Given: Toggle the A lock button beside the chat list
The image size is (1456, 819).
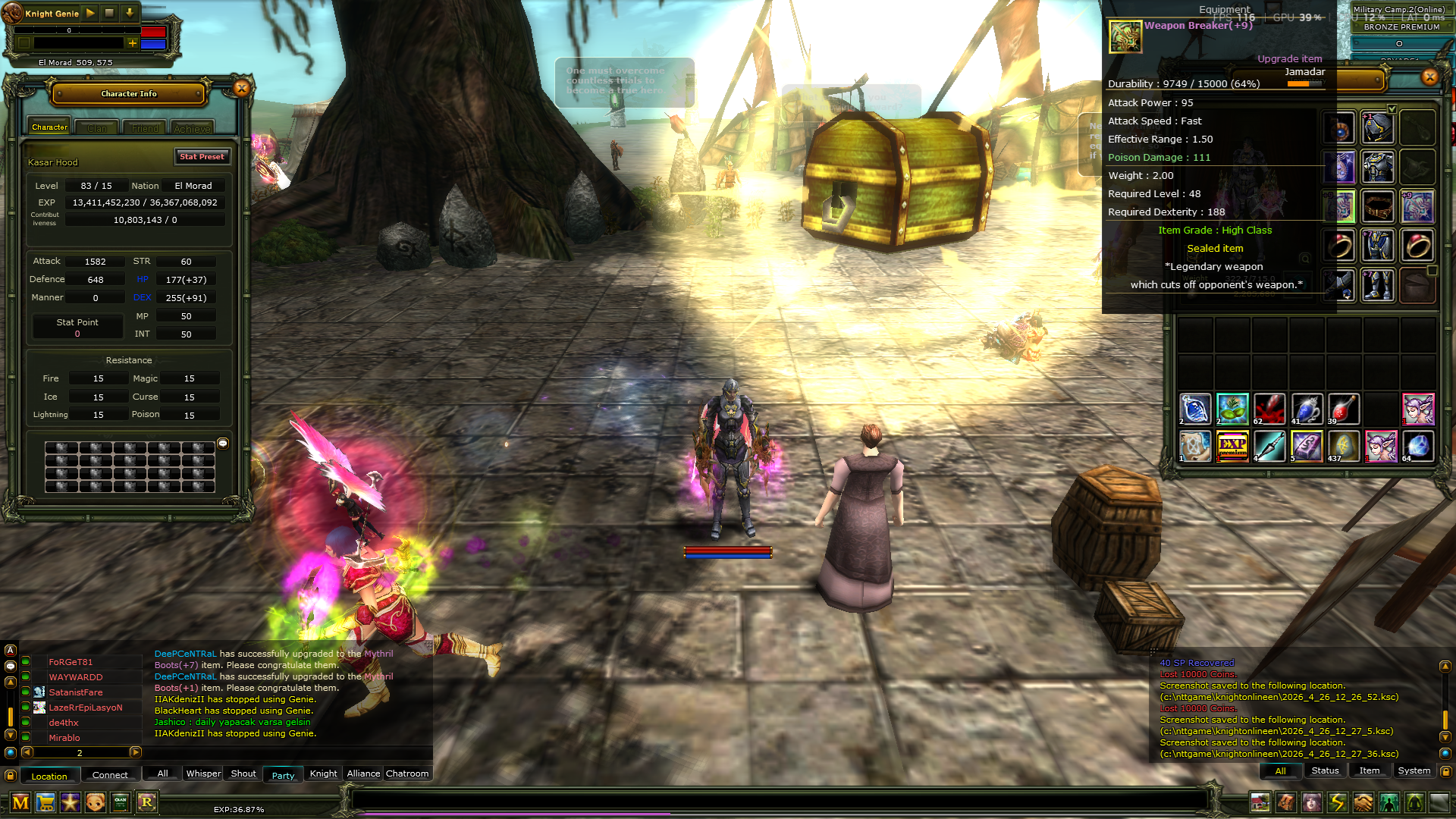Looking at the screenshot, I should 10,650.
